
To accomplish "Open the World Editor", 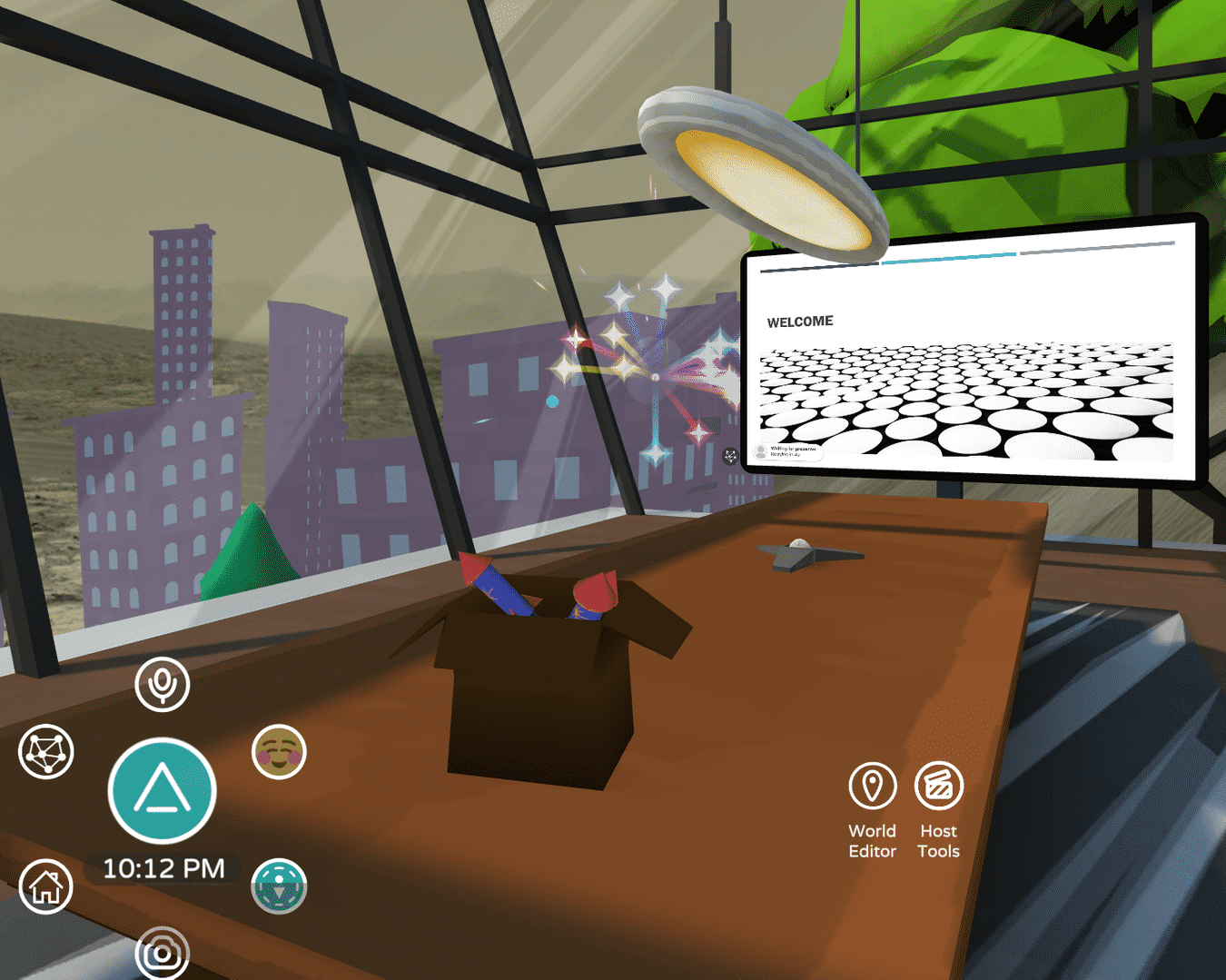I will coord(873,787).
